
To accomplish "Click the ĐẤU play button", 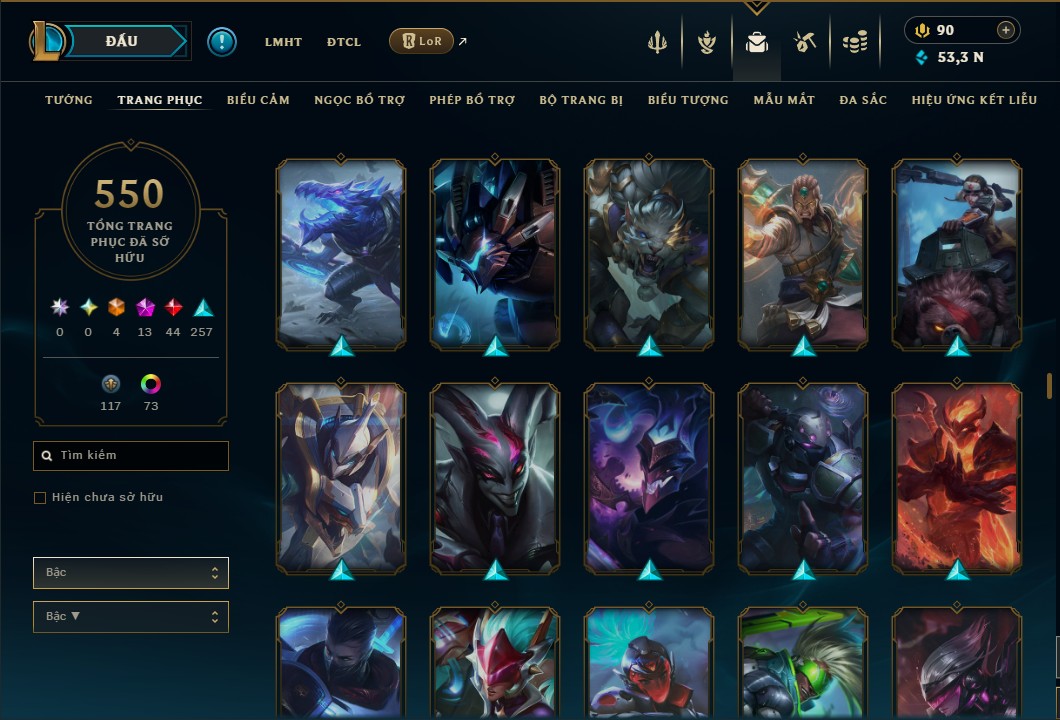I will (x=122, y=41).
